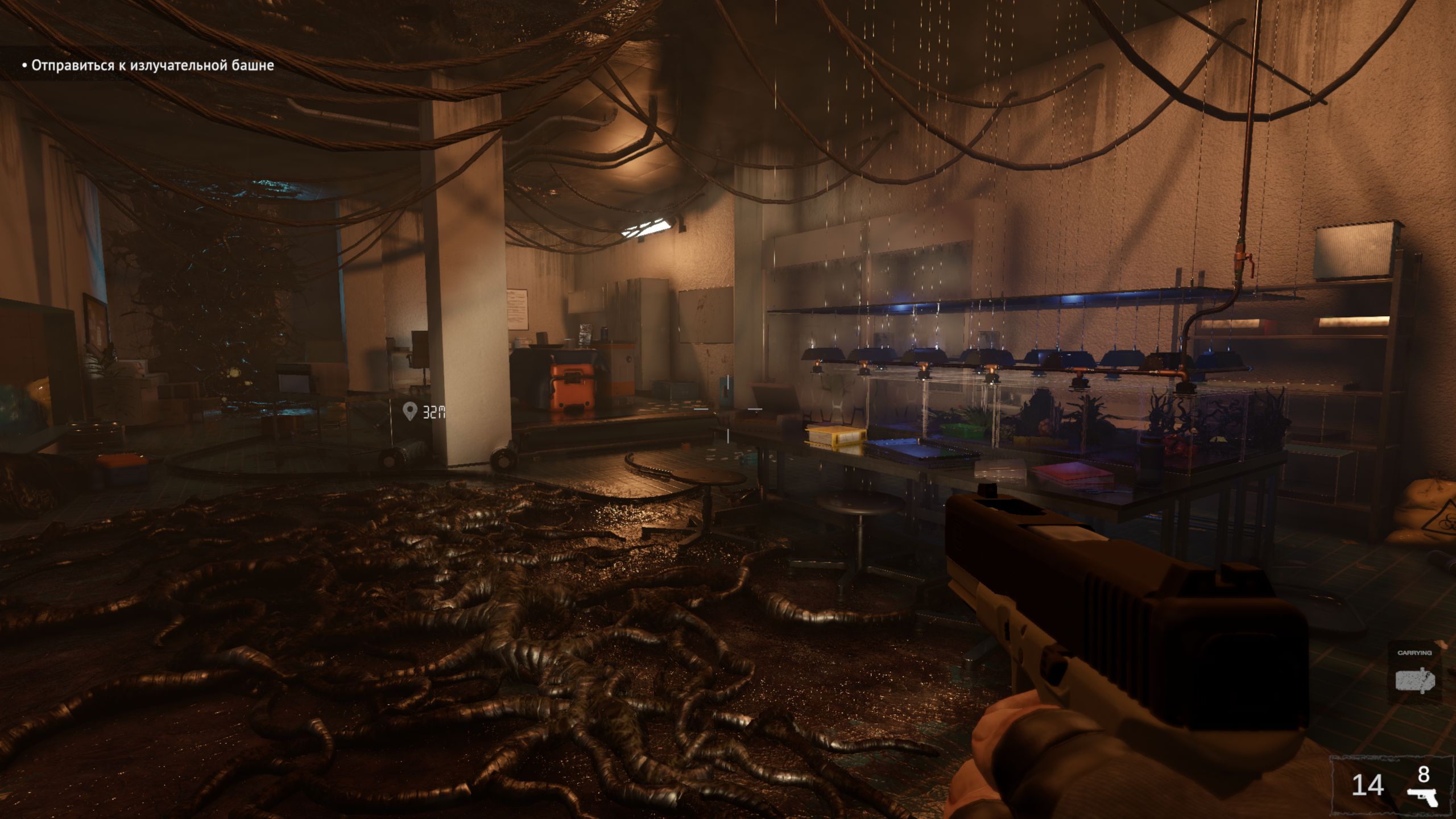Select the carried item icon under CARRYING
The width and height of the screenshot is (1456, 819).
(x=1414, y=681)
